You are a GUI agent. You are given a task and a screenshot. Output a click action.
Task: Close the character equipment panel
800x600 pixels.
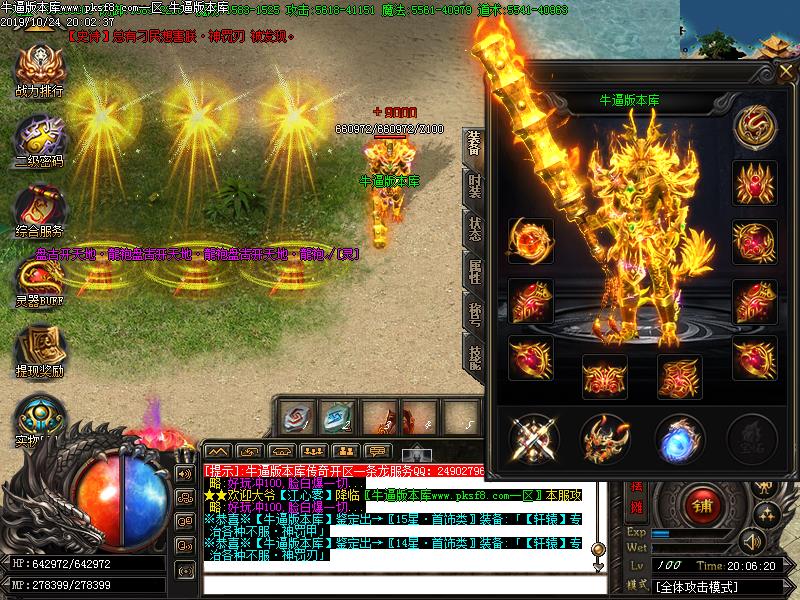[783, 71]
